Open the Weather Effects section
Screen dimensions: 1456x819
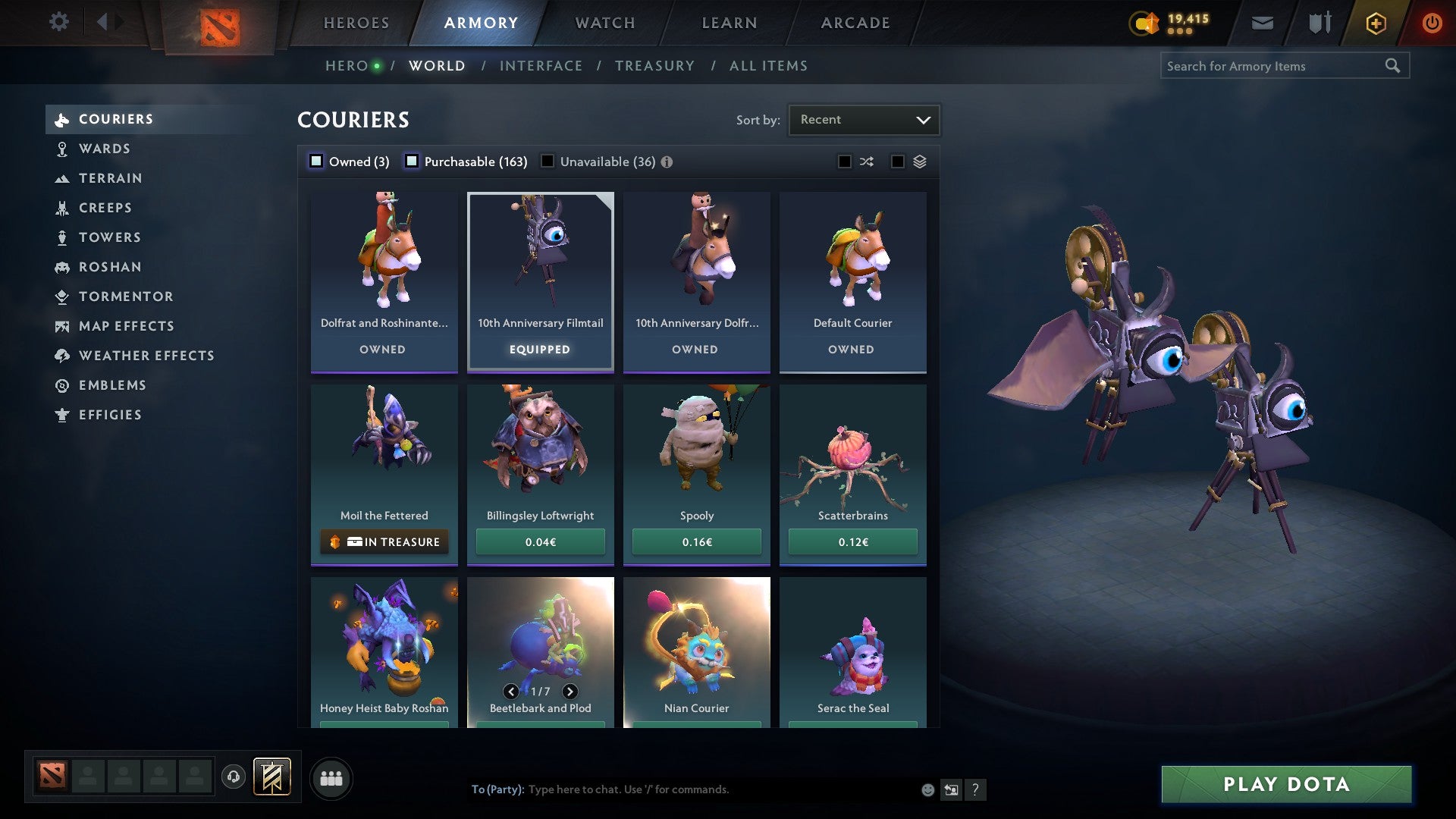tap(147, 356)
